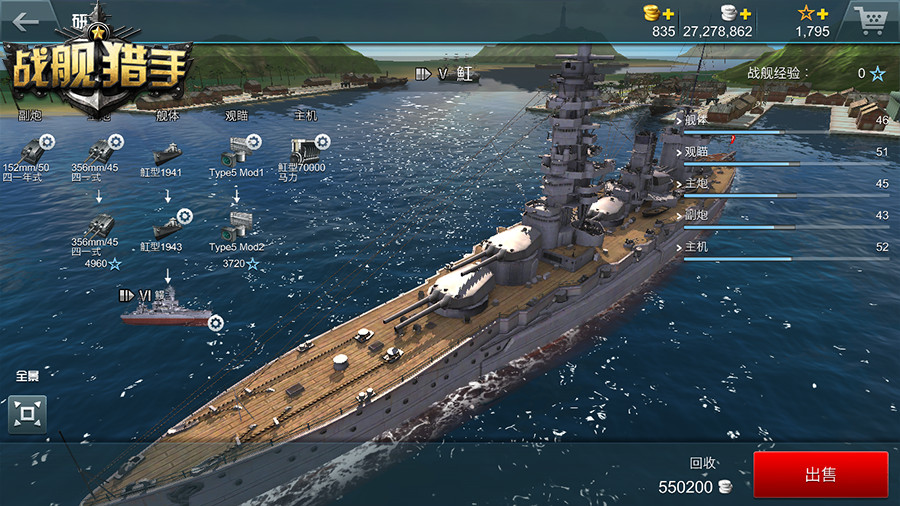
Task: Select the 70000 horsepower engine module
Action: [303, 153]
